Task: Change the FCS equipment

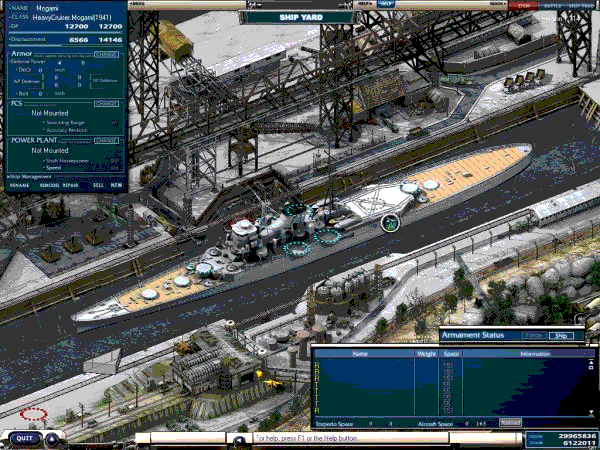Action: pyautogui.click(x=106, y=103)
